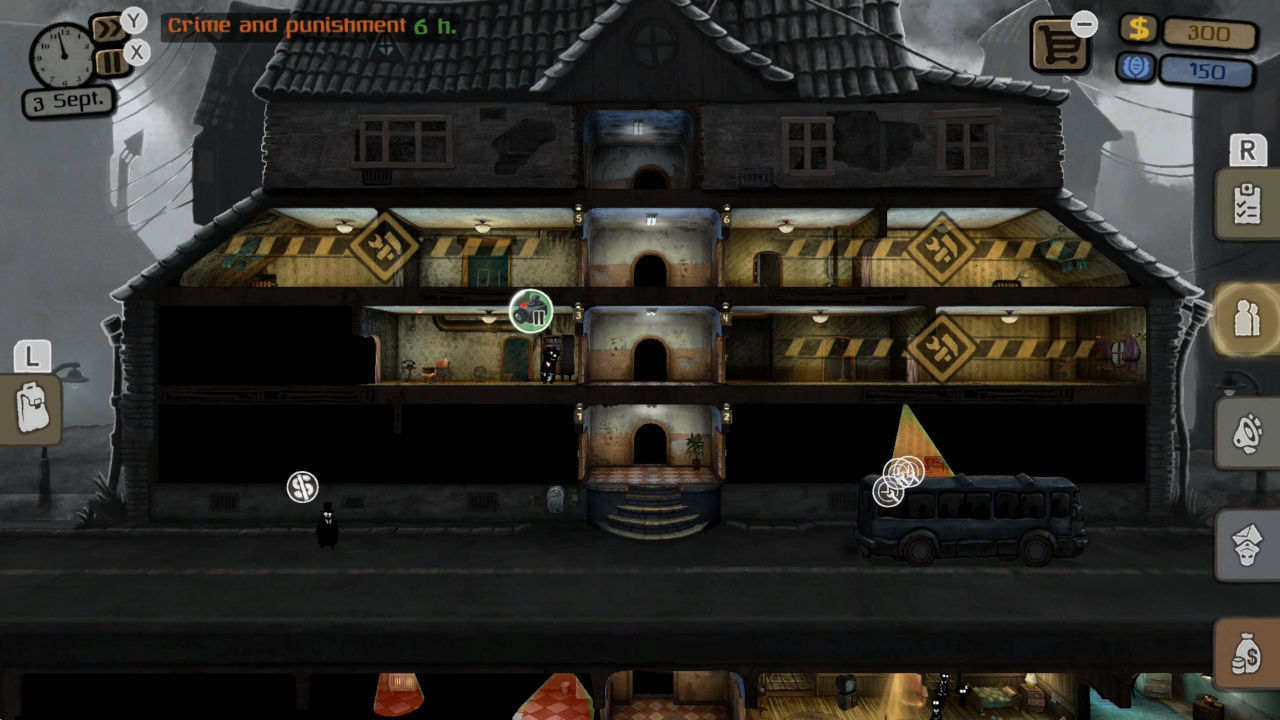Click the 3 Sept. date label
This screenshot has width=1280, height=720.
[68, 100]
